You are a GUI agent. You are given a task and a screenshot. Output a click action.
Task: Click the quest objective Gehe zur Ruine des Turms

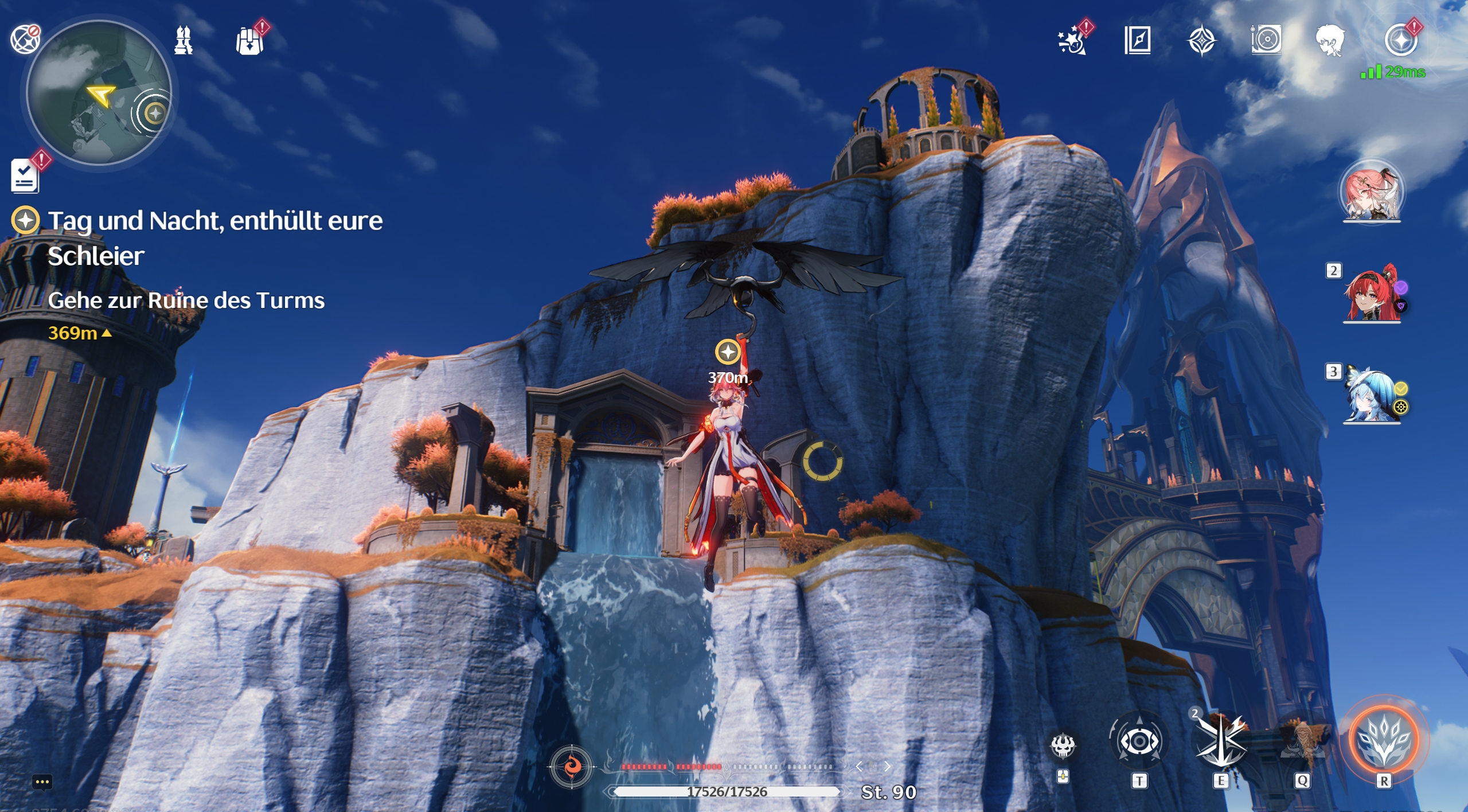[x=186, y=299]
